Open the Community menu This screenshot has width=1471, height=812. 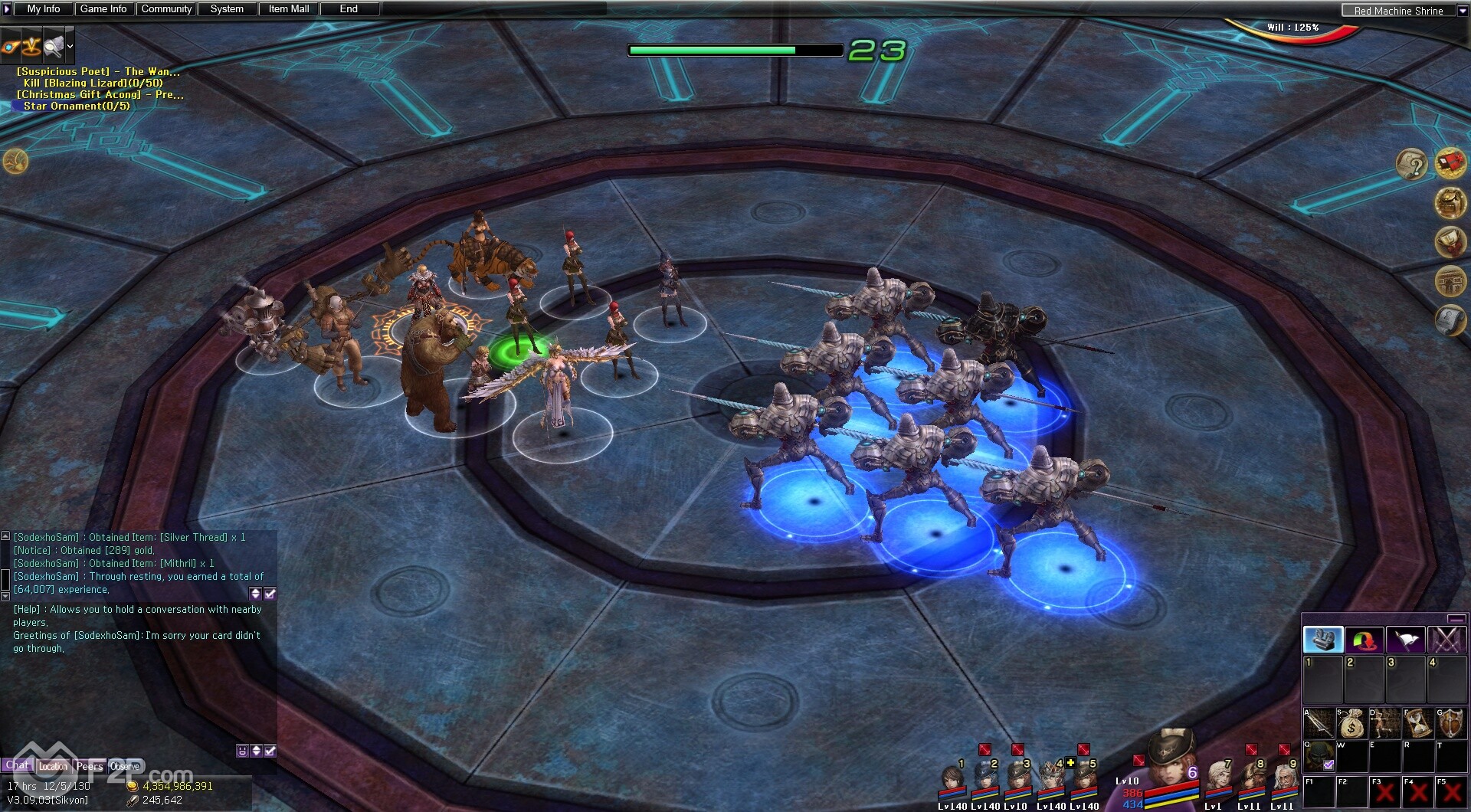click(x=166, y=9)
